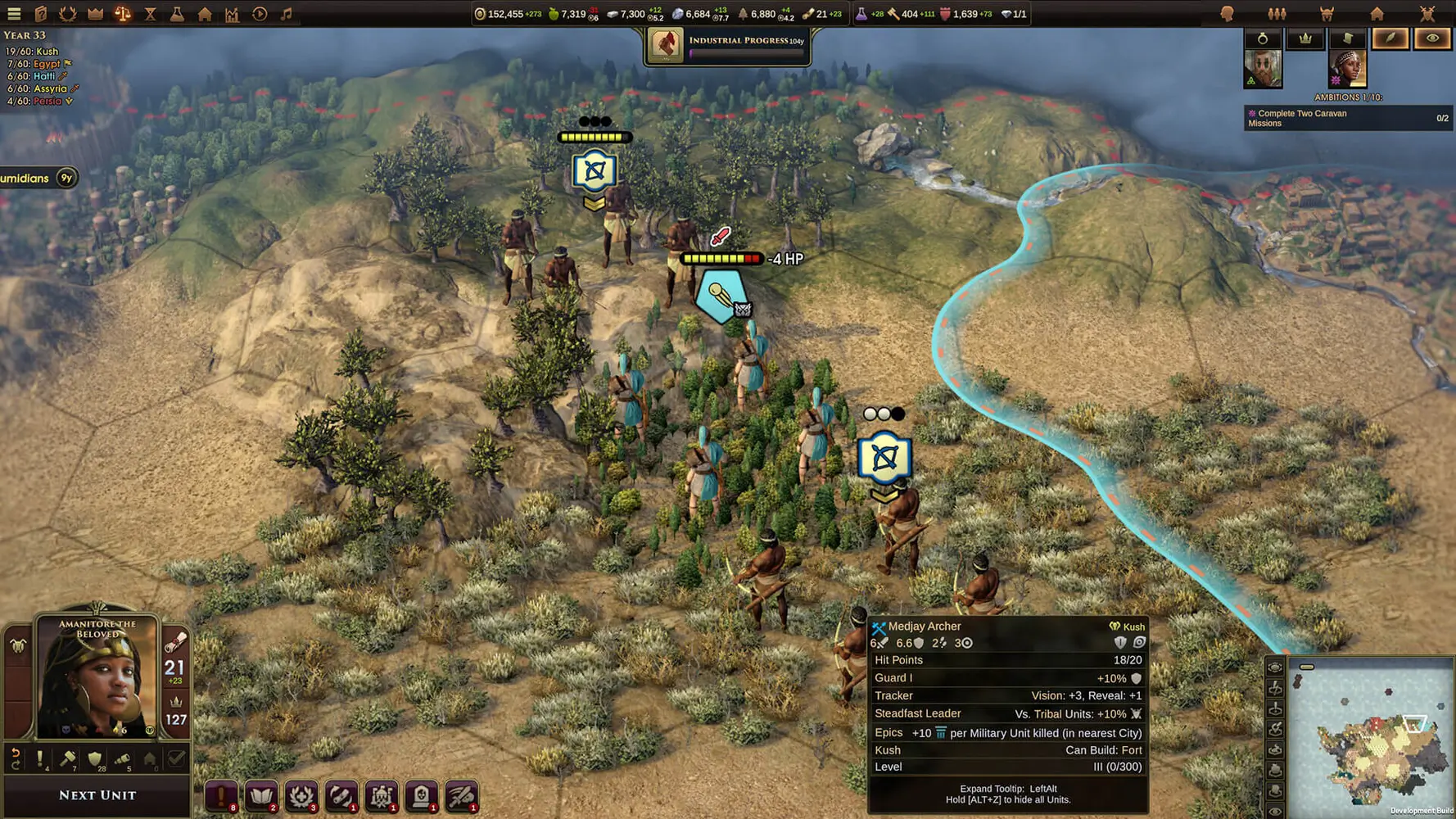Select the crown tab near top right
This screenshot has height=819, width=1456.
click(x=1305, y=38)
